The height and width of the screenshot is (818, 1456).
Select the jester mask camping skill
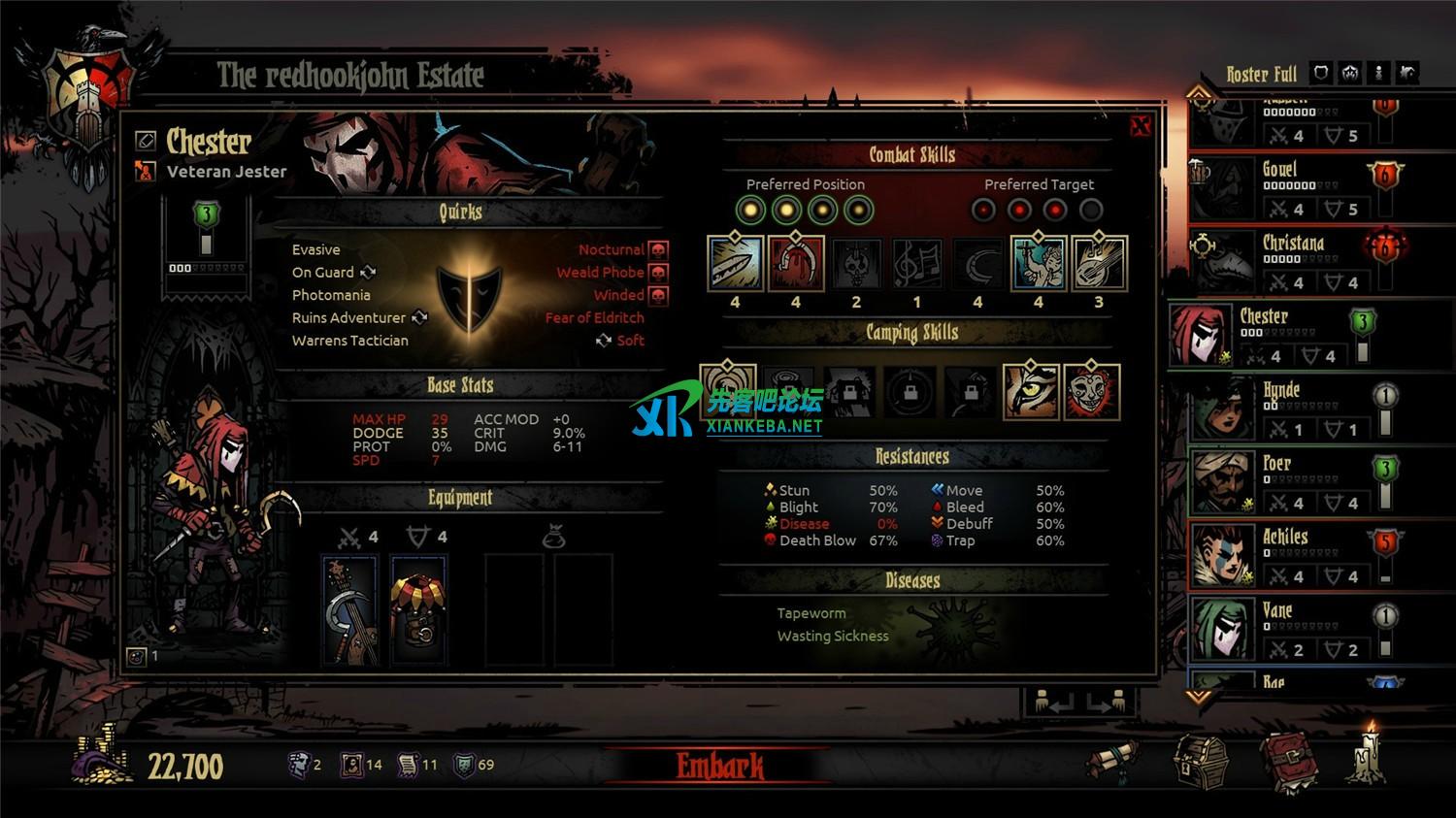coord(1092,392)
